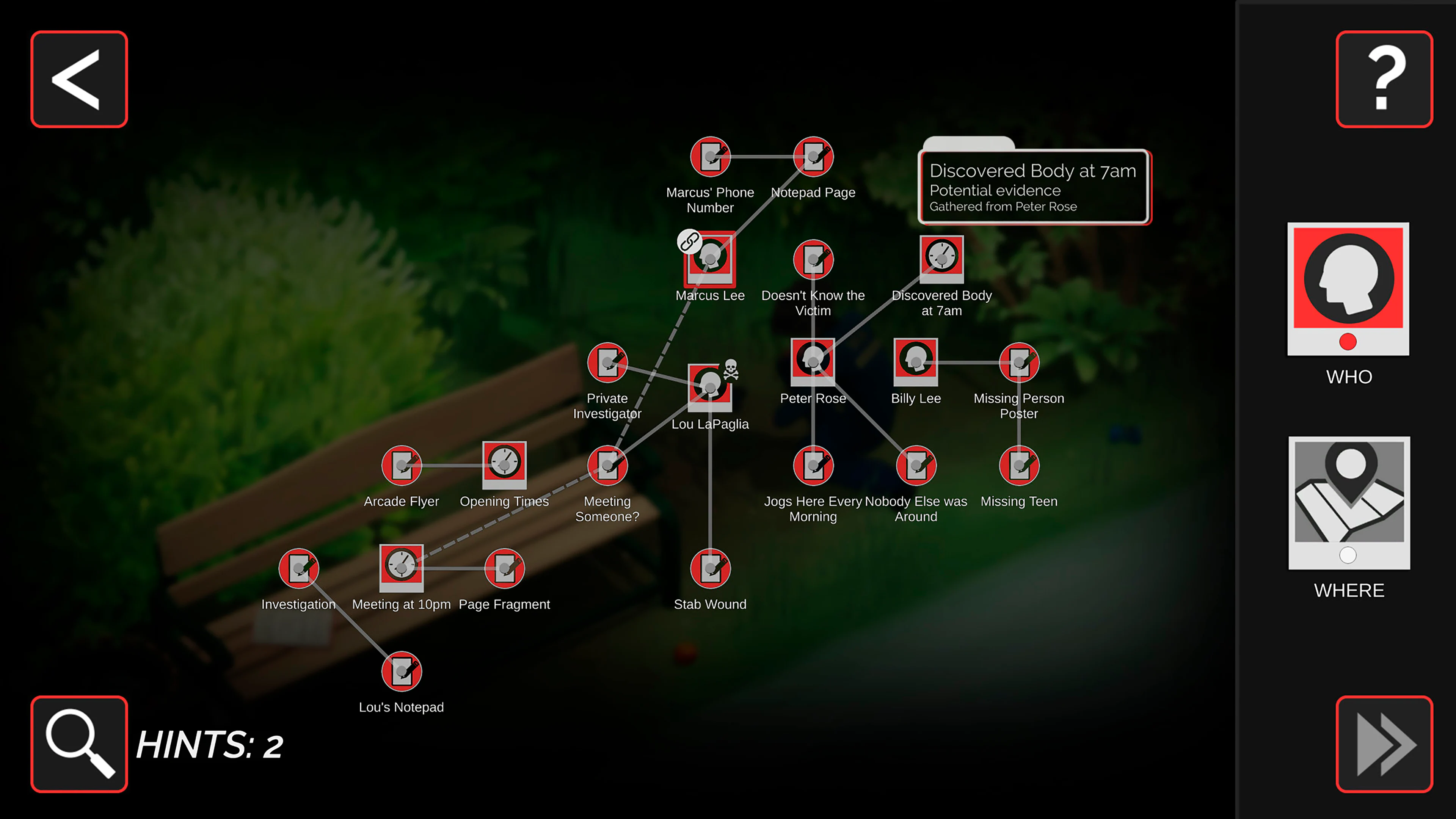Viewport: 1456px width, 819px height.
Task: Select the Arcade Flyer evidence note
Action: [x=402, y=464]
